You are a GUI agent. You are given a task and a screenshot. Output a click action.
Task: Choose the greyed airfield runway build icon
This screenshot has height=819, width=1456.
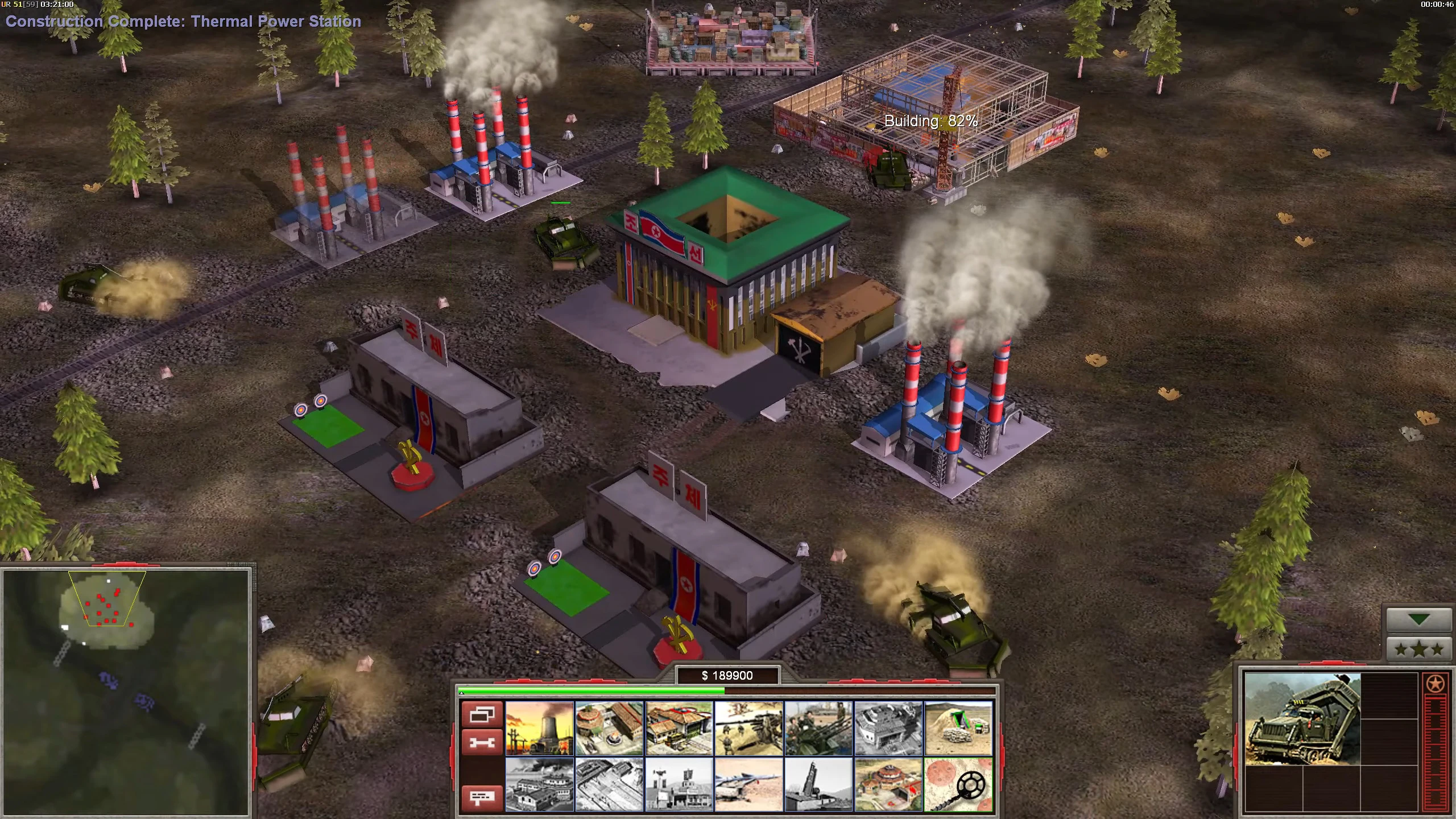tap(609, 784)
